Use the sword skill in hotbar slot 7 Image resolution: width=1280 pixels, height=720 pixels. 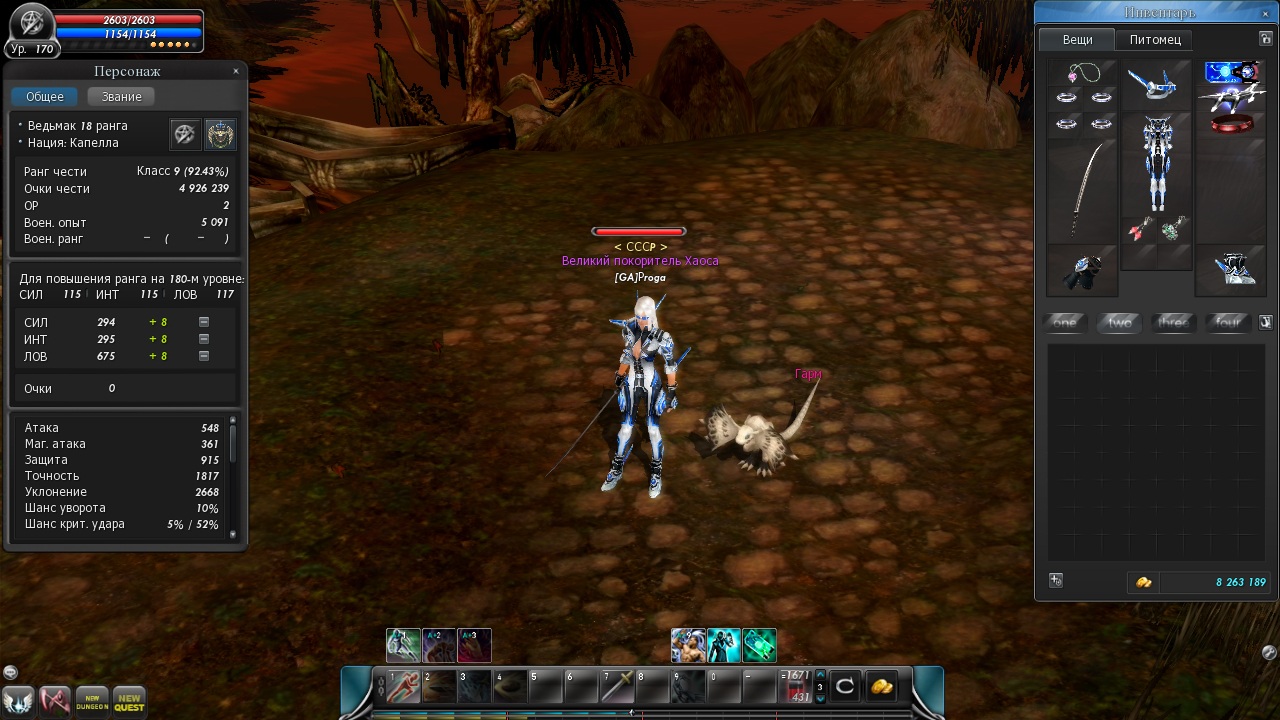(x=618, y=686)
